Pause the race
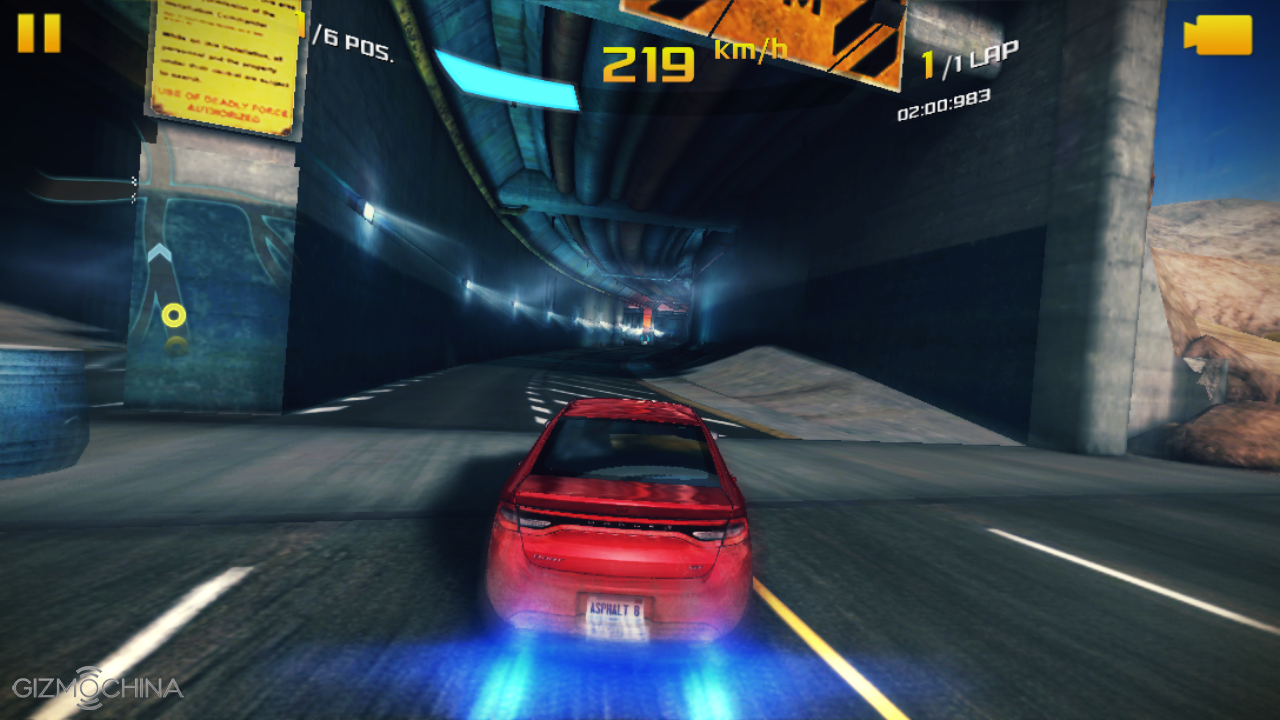The image size is (1280, 720). pyautogui.click(x=39, y=33)
